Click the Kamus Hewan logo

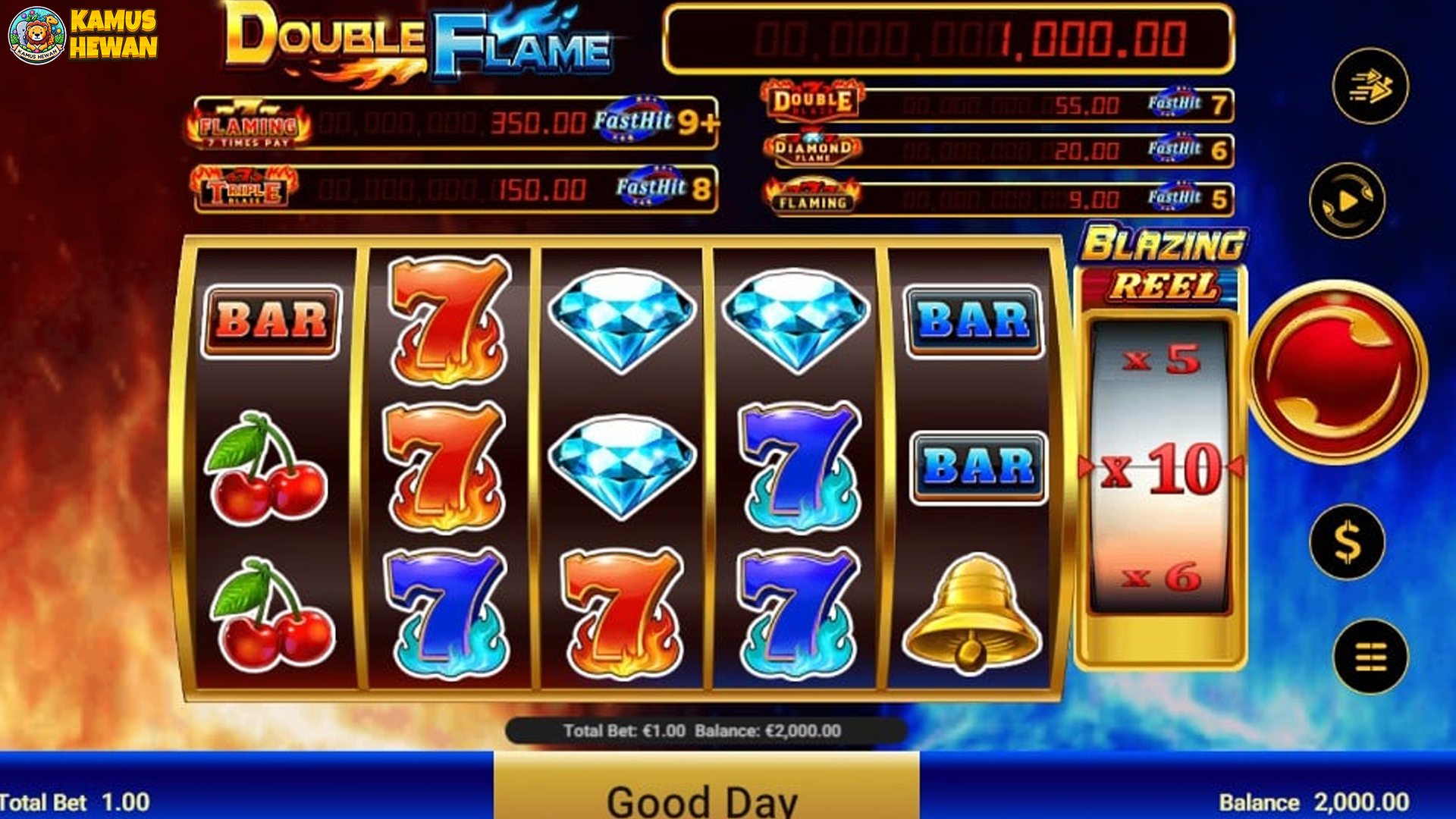[x=83, y=34]
